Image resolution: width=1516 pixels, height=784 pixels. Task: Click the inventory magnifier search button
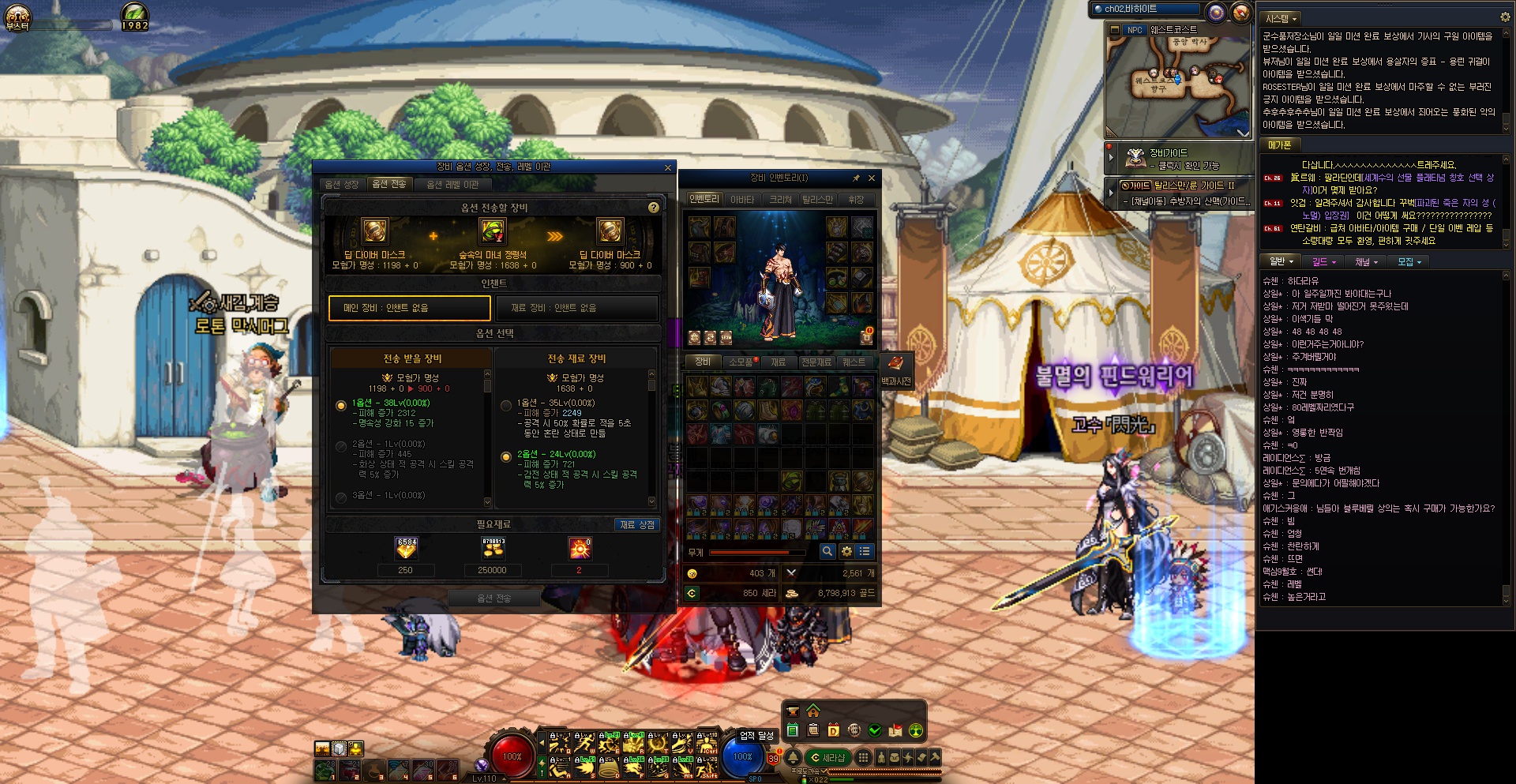(827, 551)
